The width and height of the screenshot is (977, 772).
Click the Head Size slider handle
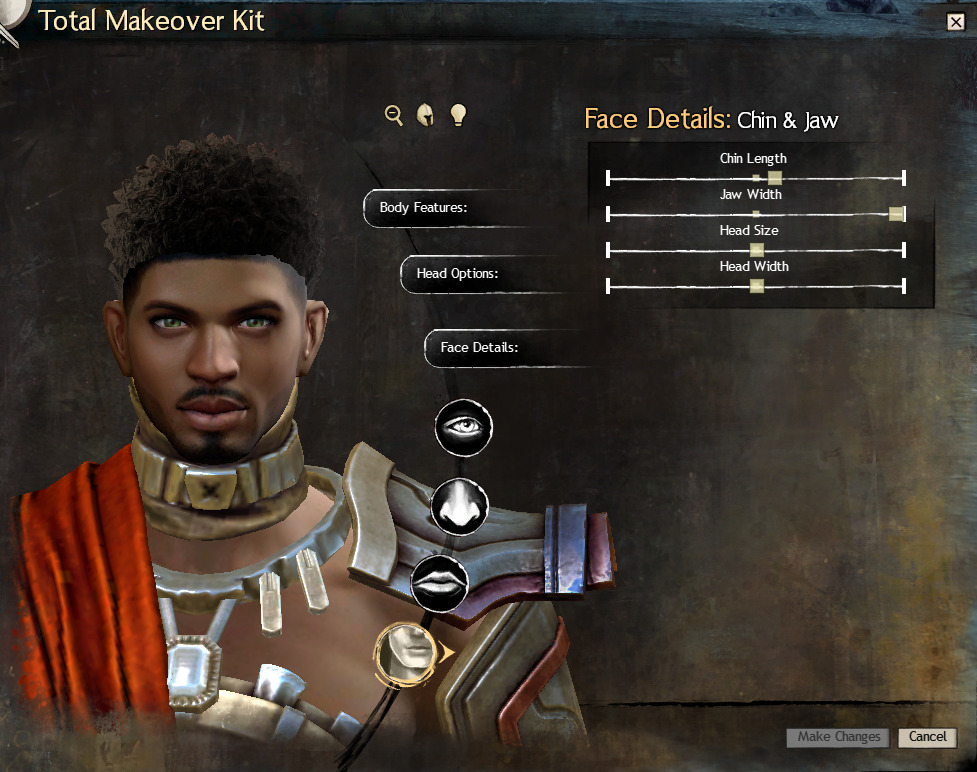(x=757, y=250)
